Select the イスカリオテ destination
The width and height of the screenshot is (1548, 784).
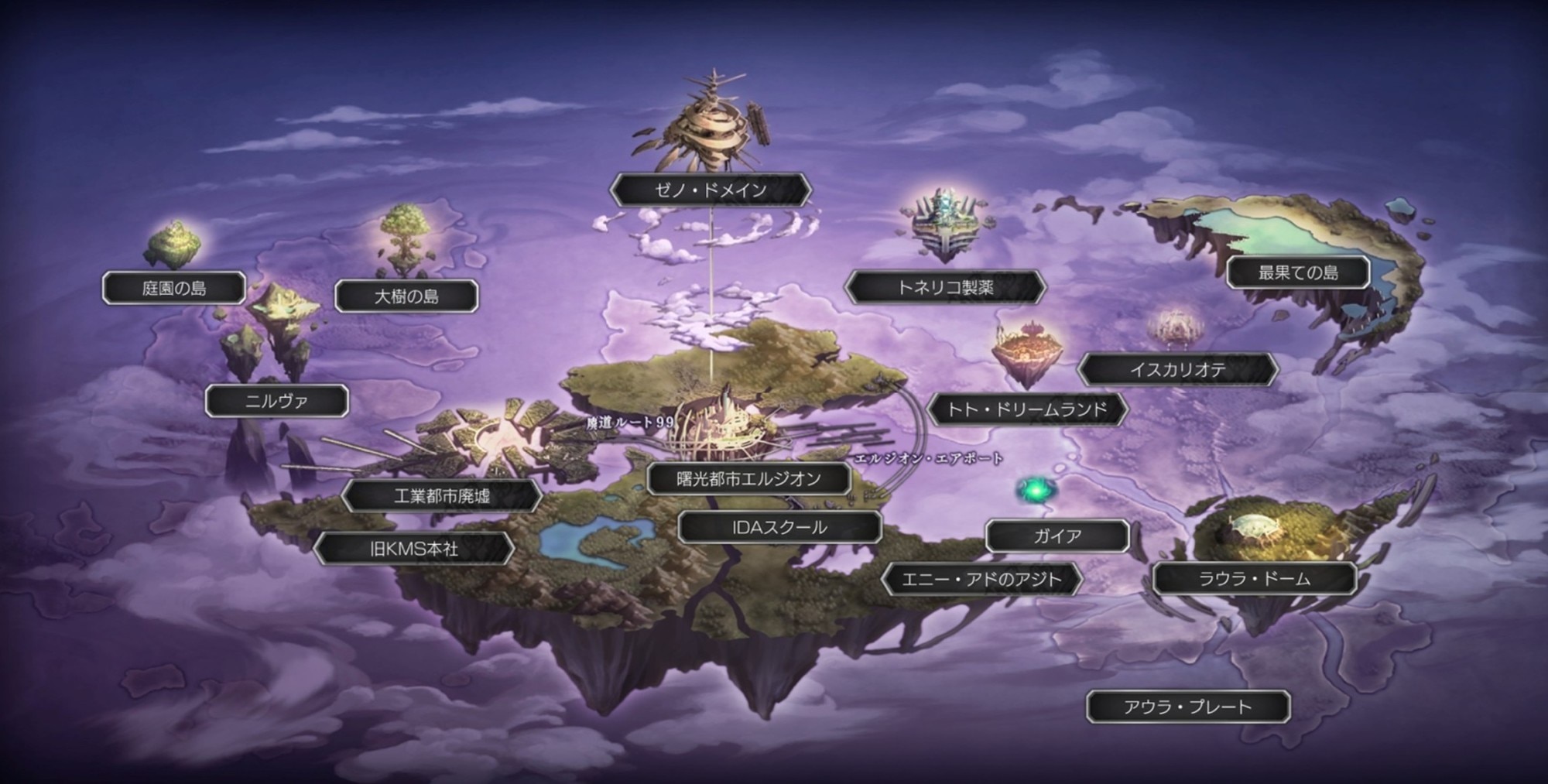click(x=1177, y=370)
